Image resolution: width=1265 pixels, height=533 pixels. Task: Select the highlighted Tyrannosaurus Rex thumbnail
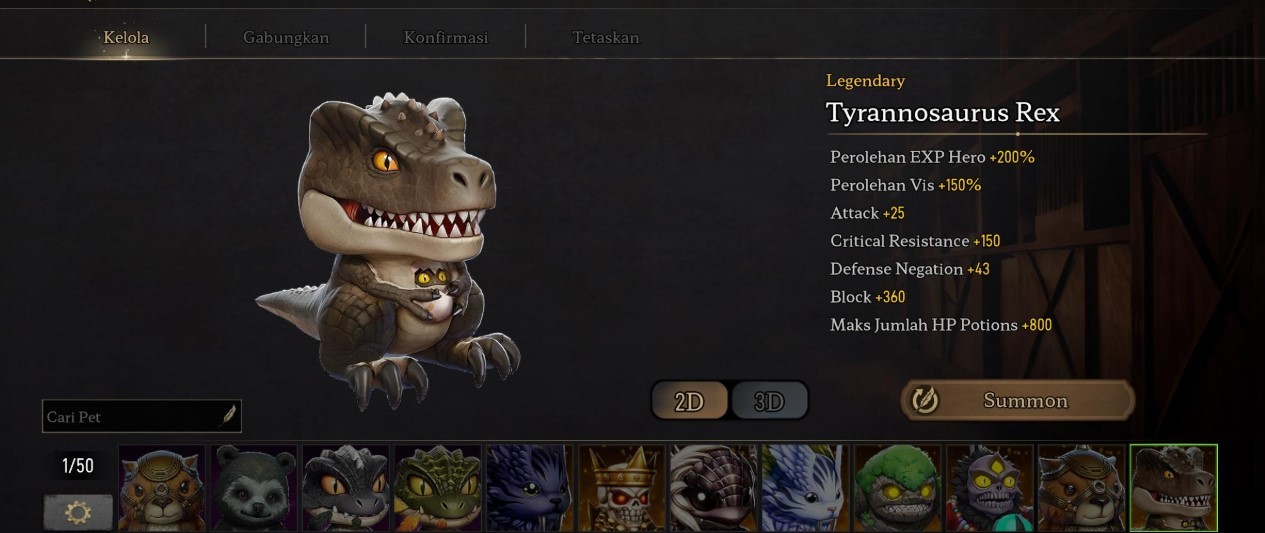pos(1173,489)
